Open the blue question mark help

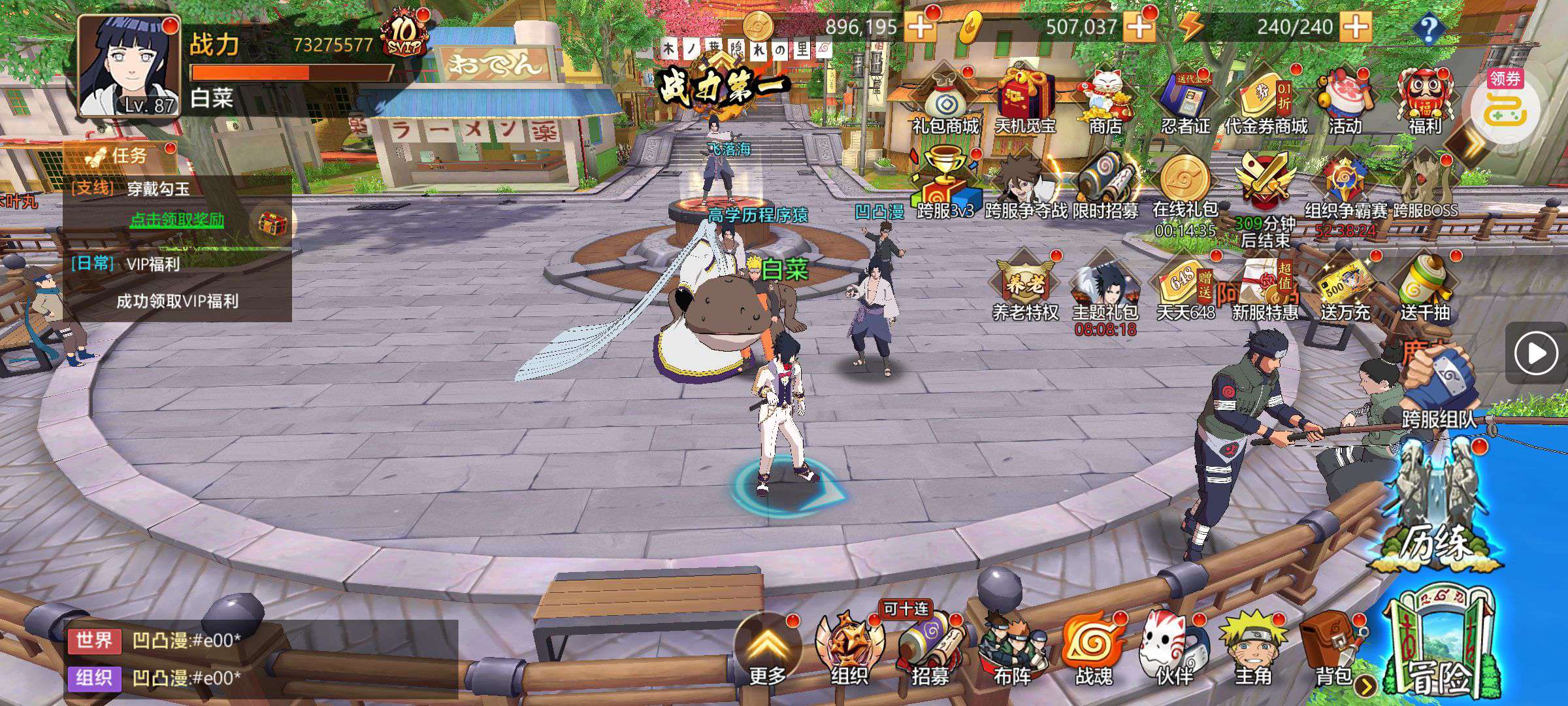(1429, 28)
